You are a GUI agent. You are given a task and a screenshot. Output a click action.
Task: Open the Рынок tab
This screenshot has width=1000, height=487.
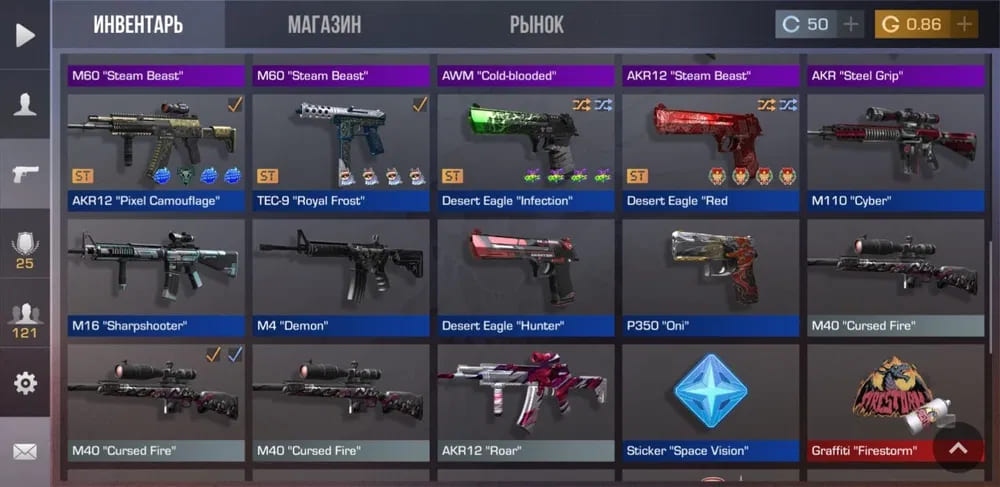tap(536, 25)
